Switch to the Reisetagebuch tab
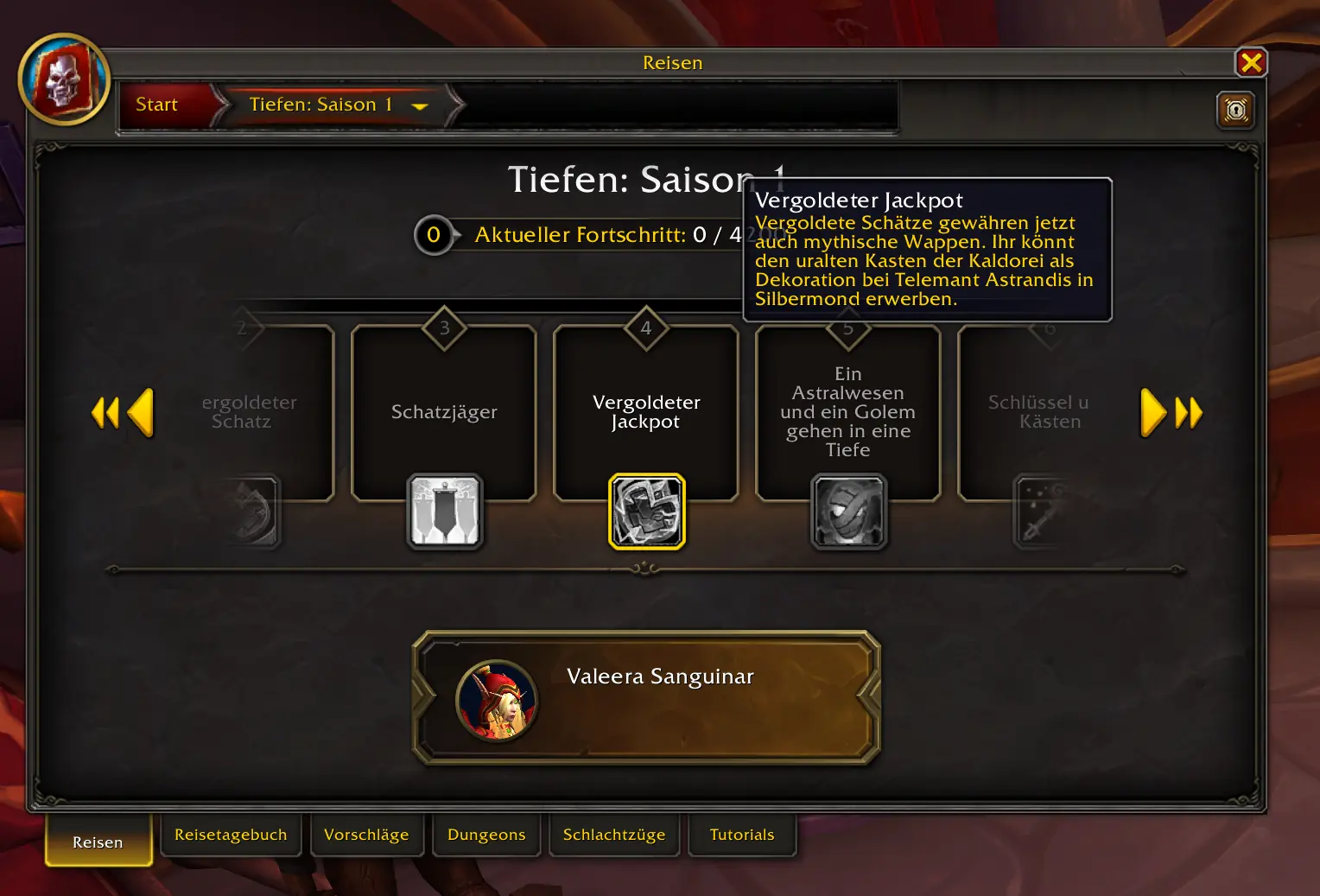 coord(231,835)
